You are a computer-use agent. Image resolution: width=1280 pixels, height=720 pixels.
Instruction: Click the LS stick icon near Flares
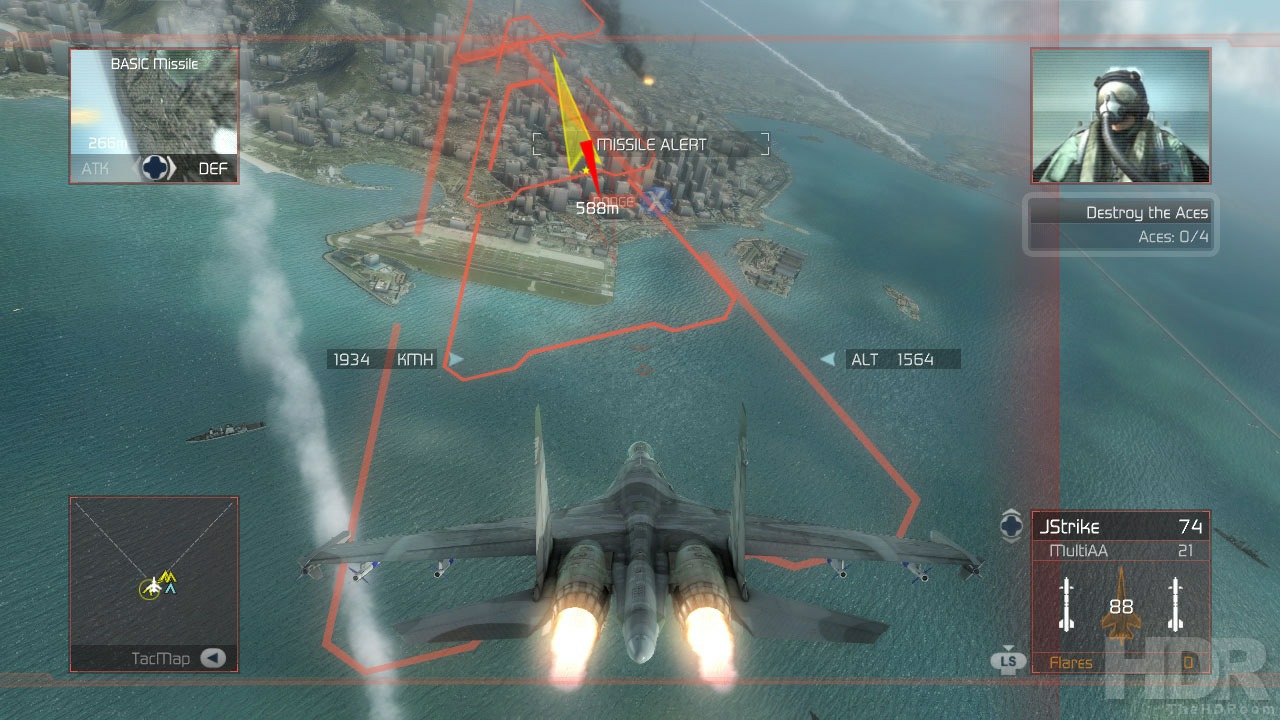1010,661
